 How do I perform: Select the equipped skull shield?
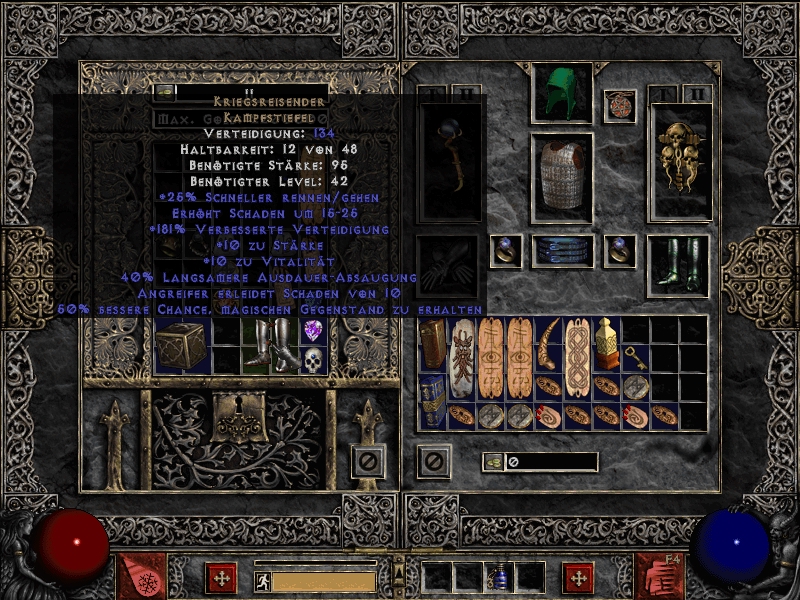[x=680, y=160]
